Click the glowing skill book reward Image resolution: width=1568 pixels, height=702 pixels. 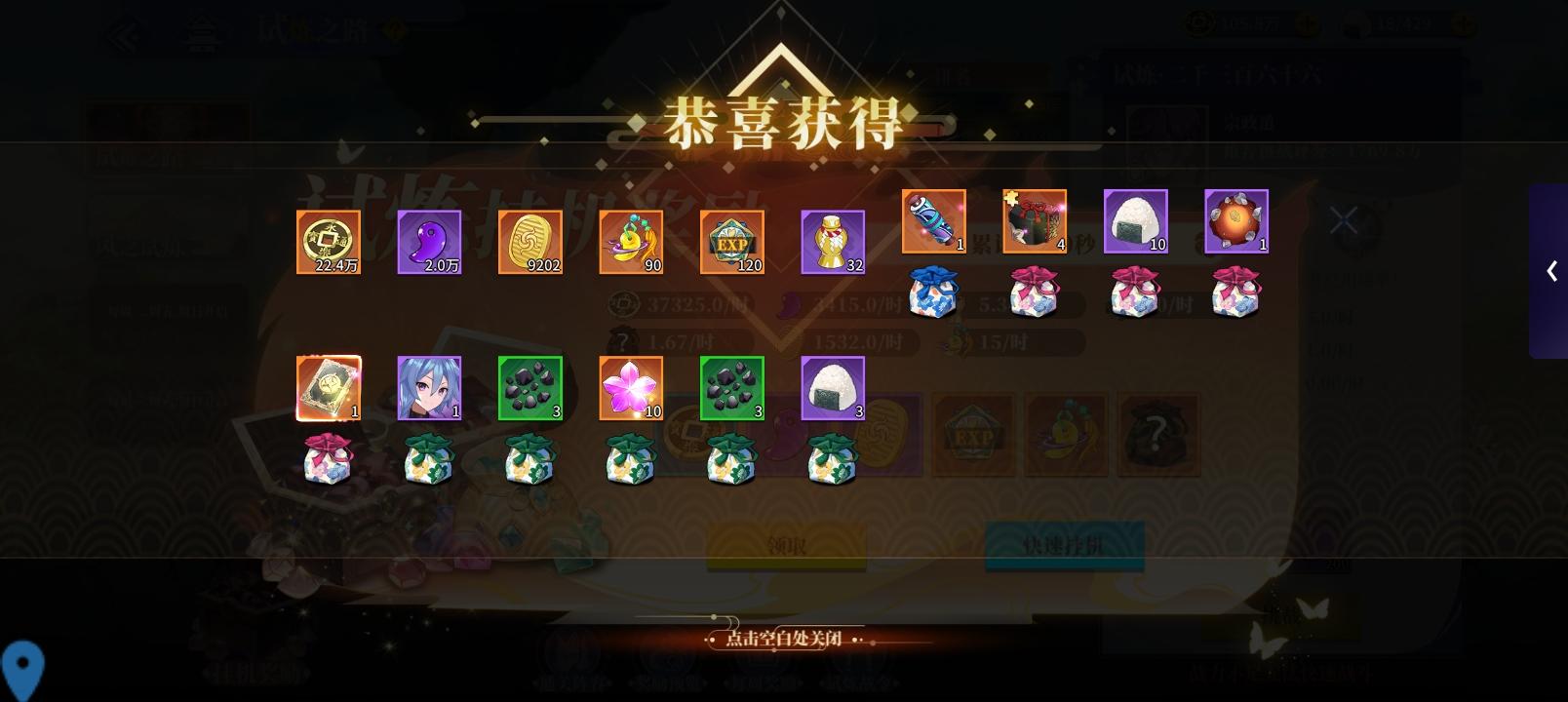pyautogui.click(x=329, y=387)
